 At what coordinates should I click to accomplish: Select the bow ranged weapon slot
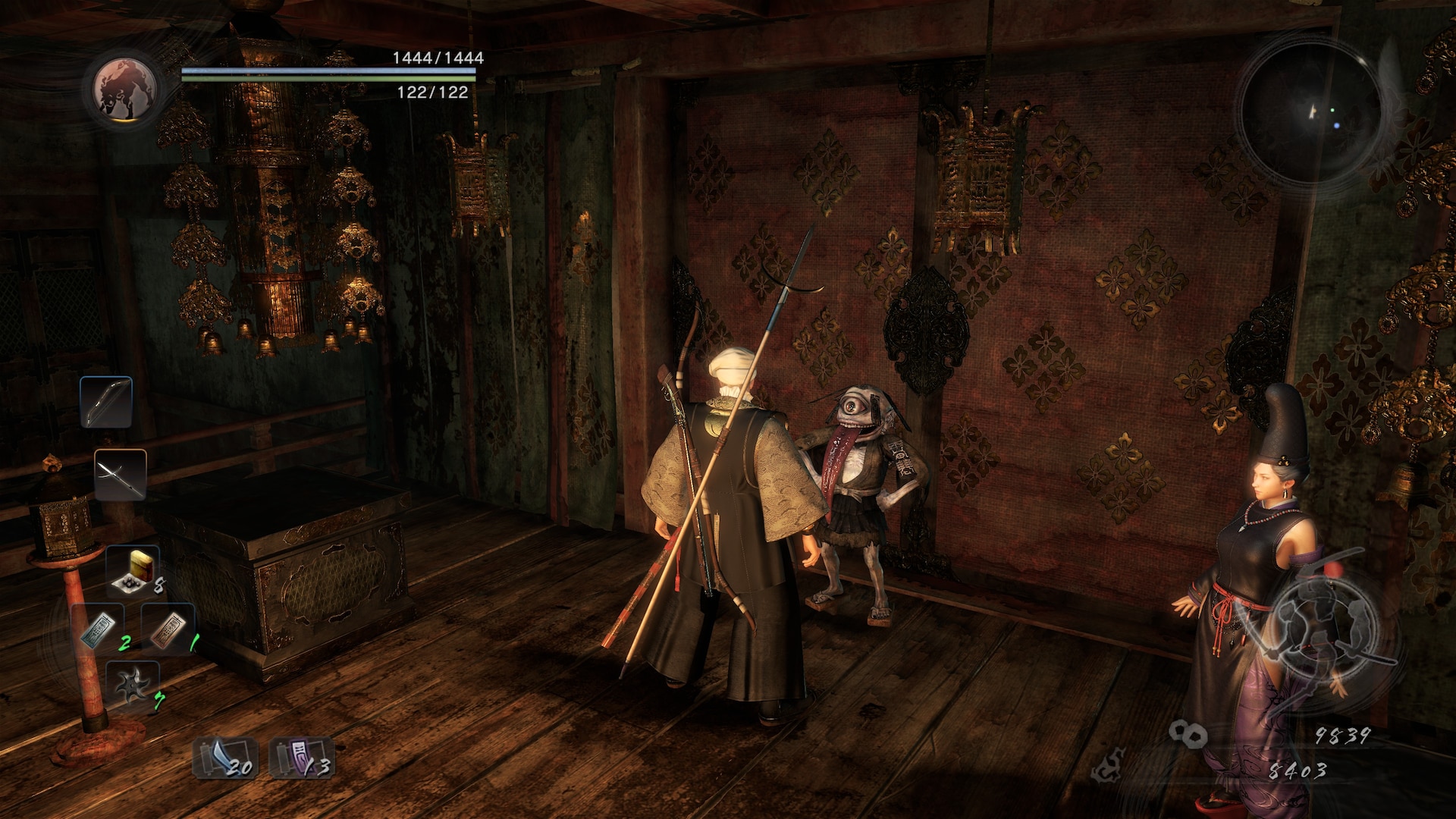[x=106, y=402]
